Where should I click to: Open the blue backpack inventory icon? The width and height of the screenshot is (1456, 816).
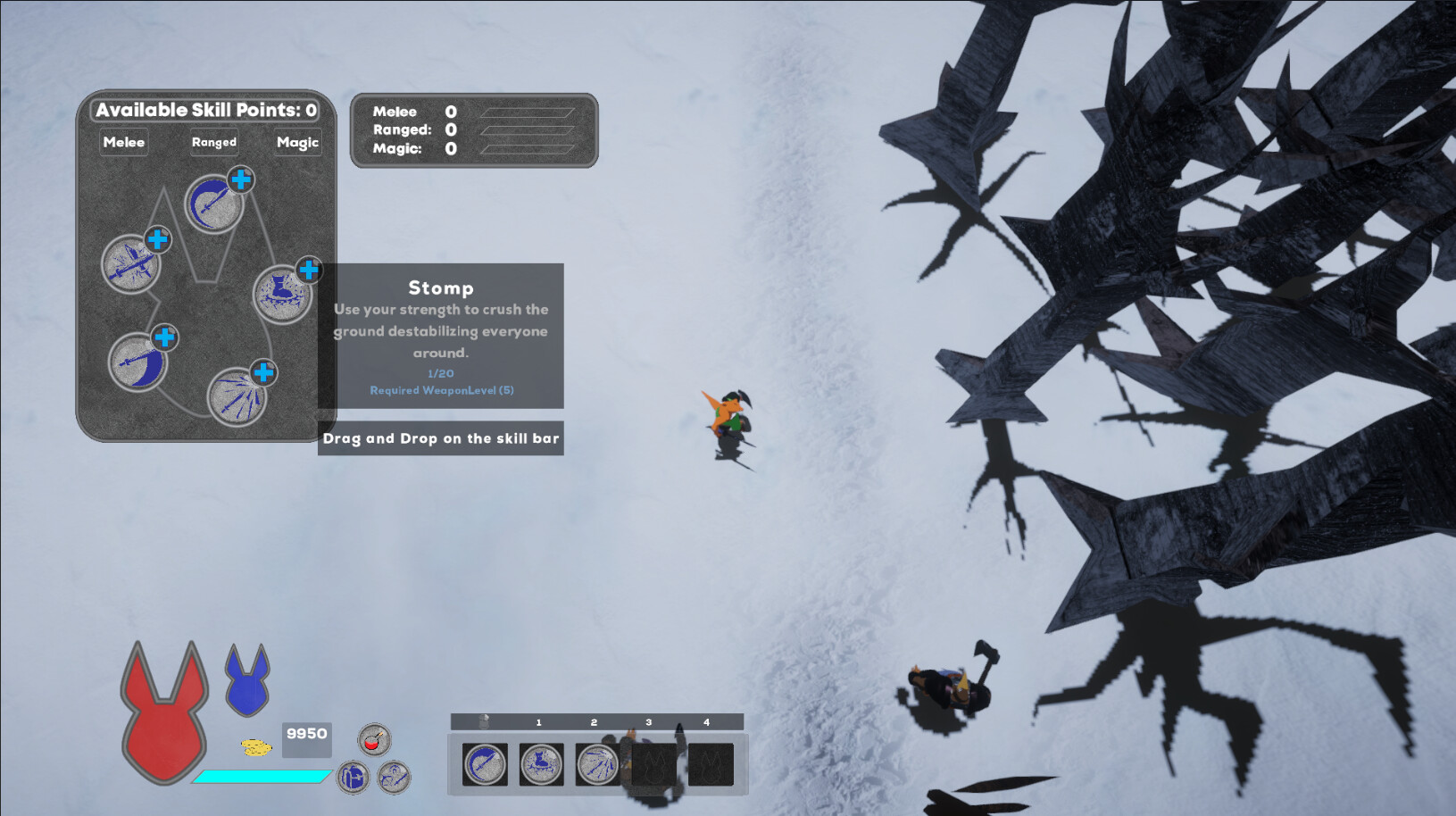point(352,777)
